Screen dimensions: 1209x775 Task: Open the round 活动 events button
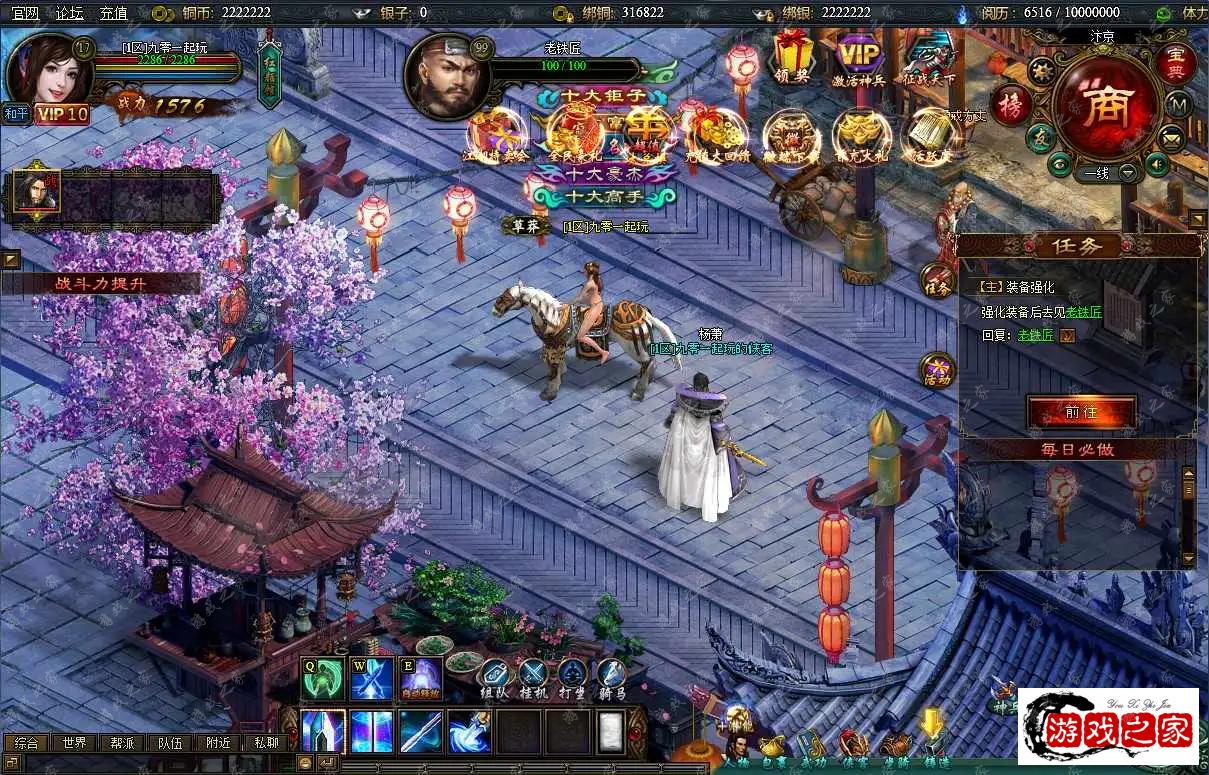point(937,369)
